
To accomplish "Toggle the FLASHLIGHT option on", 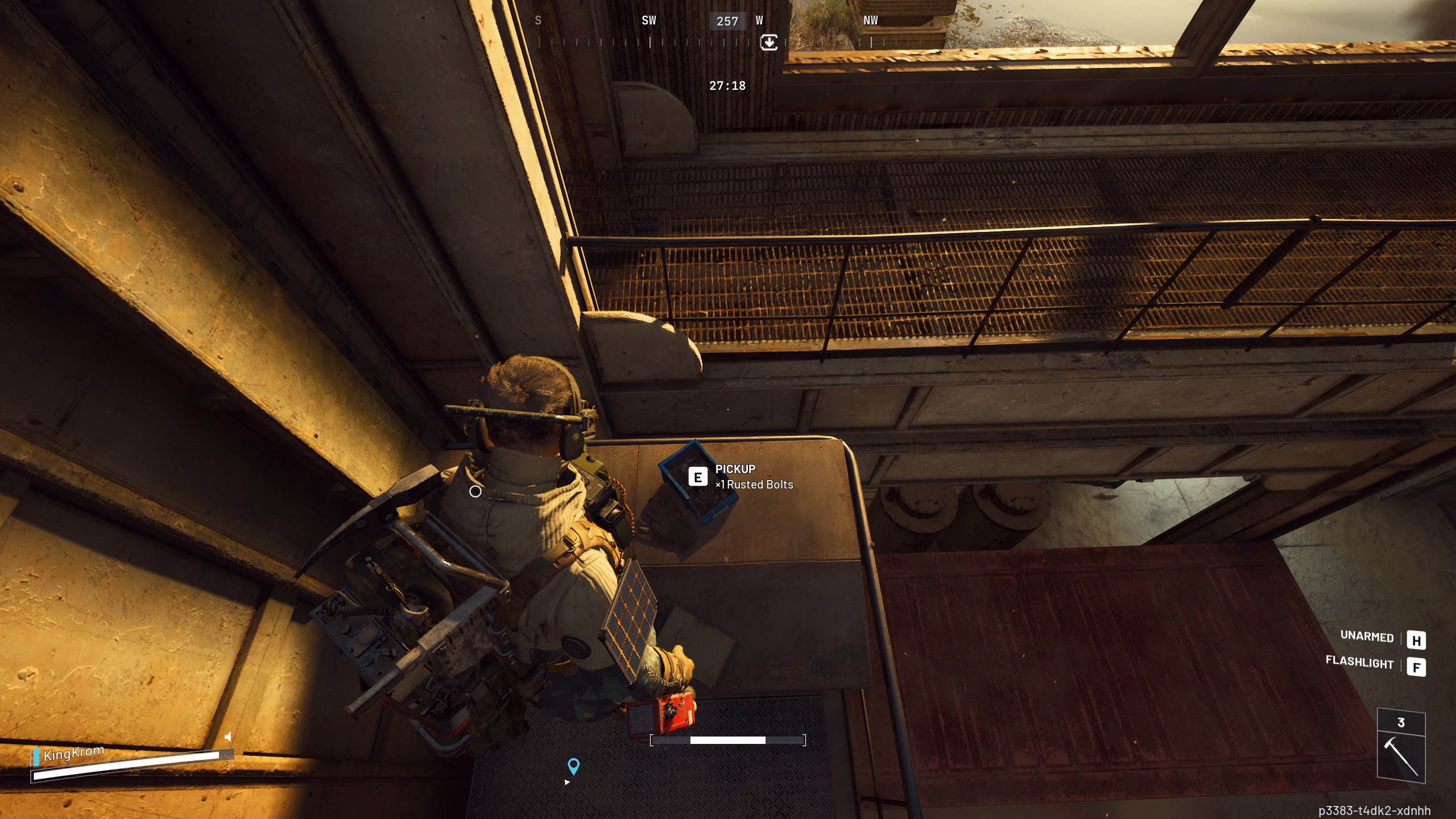I will click(x=1360, y=664).
